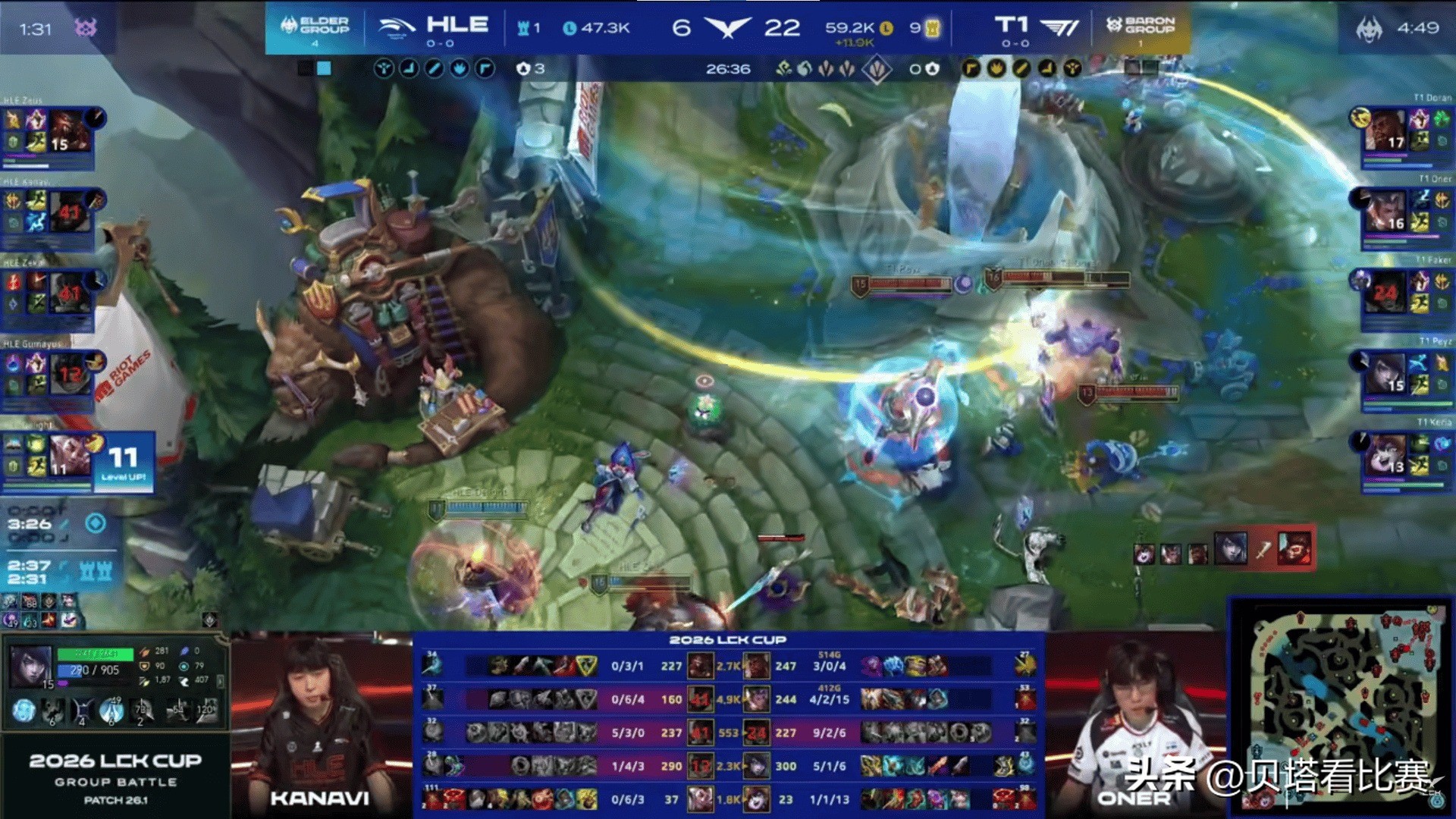This screenshot has width=1456, height=819.
Task: Click the passive ability orb icon
Action: [x=24, y=711]
